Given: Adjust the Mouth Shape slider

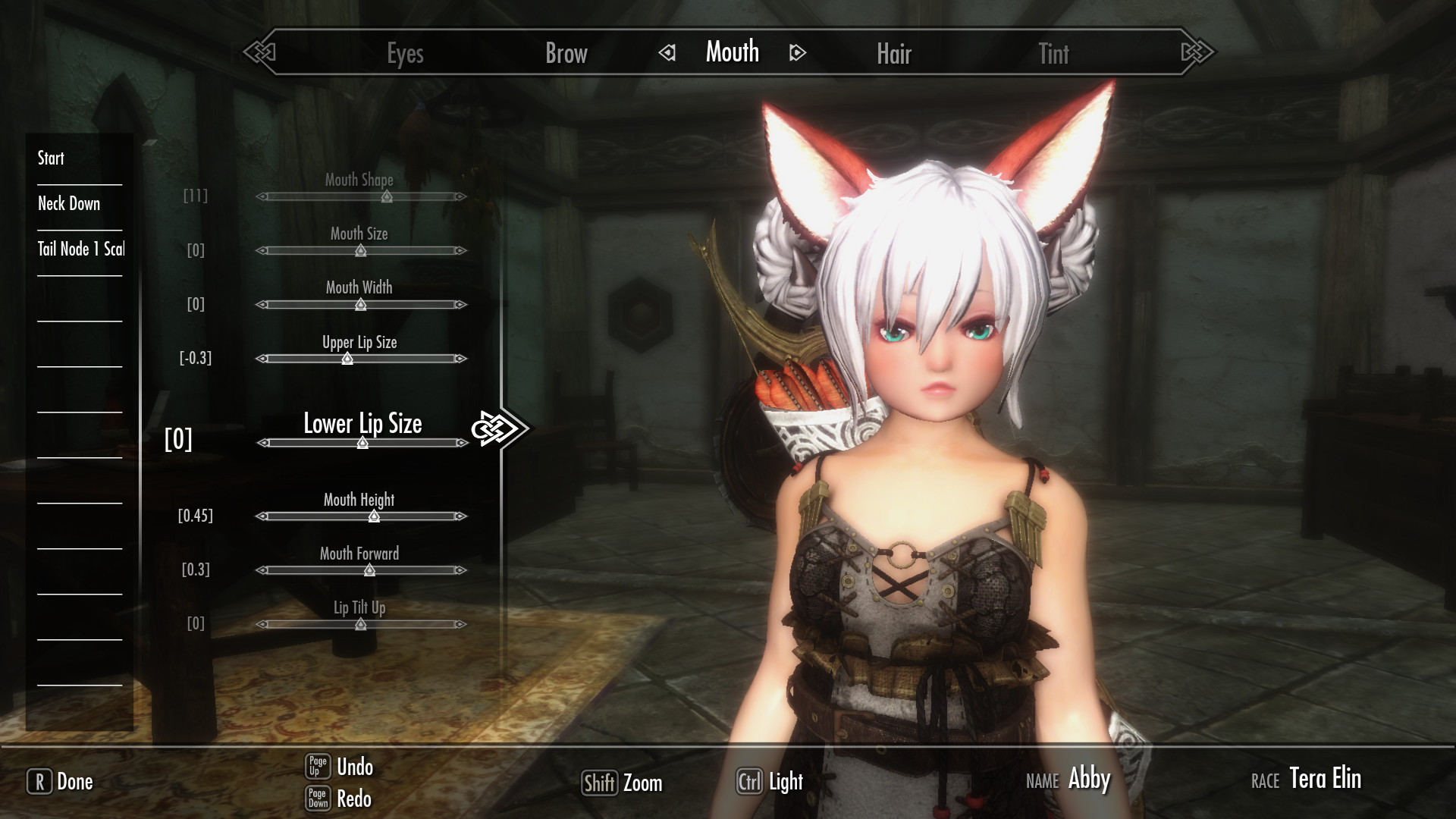Looking at the screenshot, I should (x=387, y=196).
